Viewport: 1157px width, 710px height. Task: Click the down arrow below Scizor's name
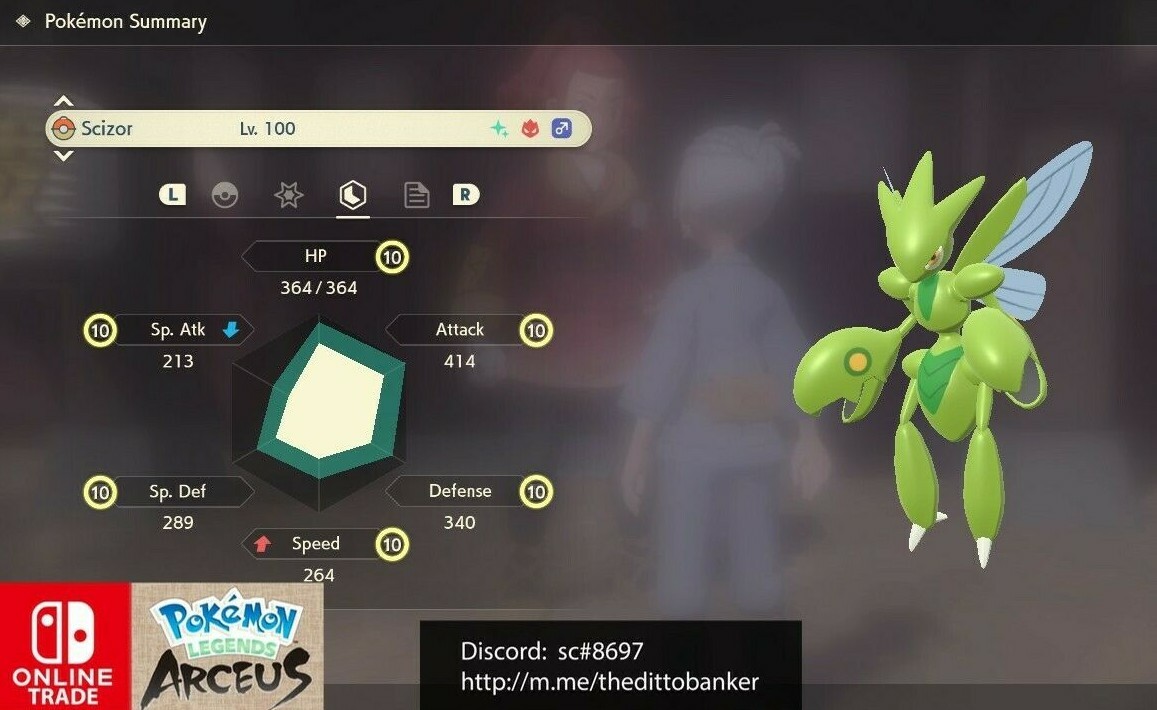click(63, 155)
